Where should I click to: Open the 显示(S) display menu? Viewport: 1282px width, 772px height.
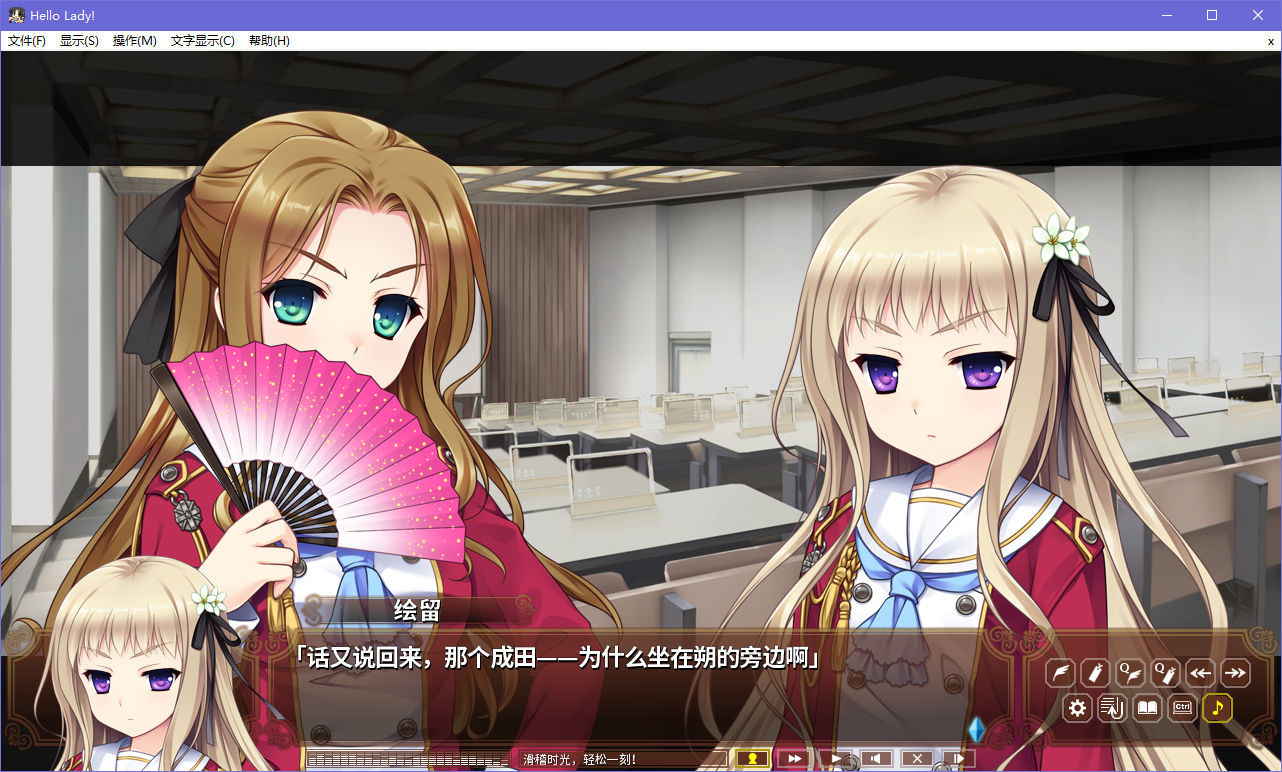tap(79, 41)
